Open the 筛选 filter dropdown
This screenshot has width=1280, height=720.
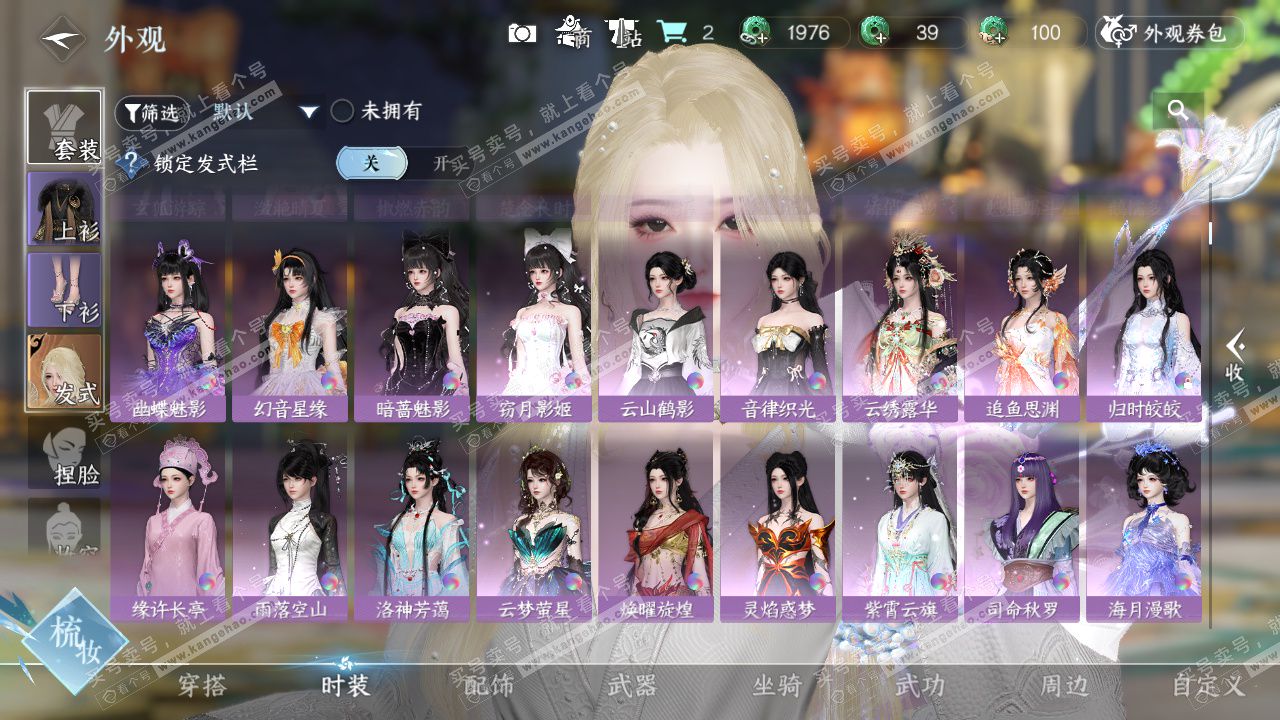(152, 112)
